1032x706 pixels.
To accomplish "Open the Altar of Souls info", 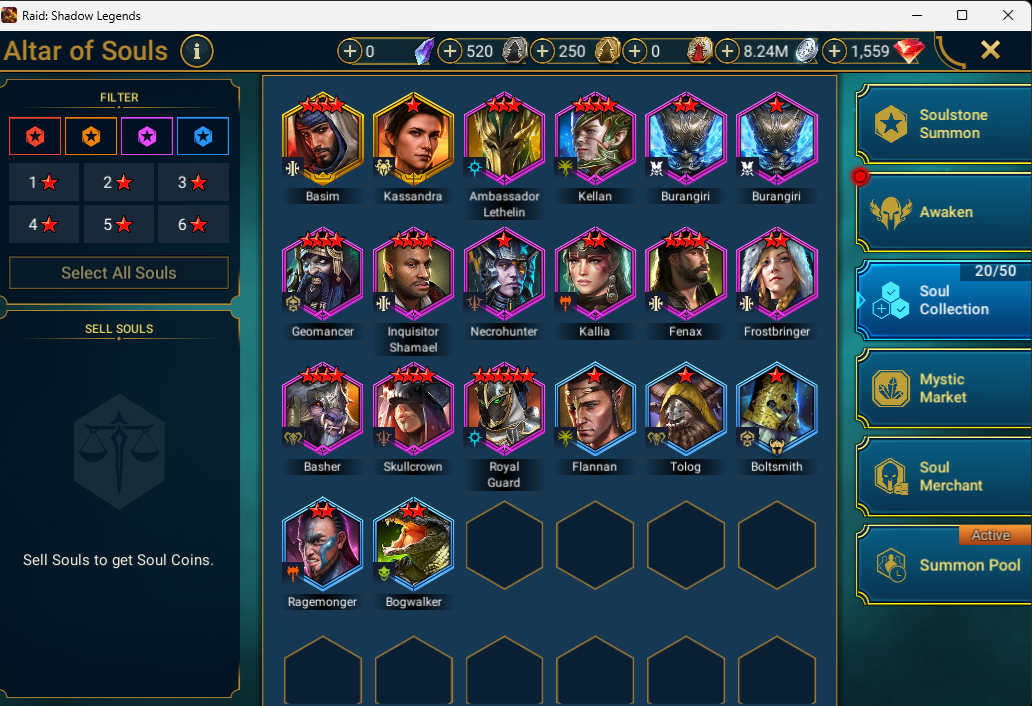I will pos(197,50).
